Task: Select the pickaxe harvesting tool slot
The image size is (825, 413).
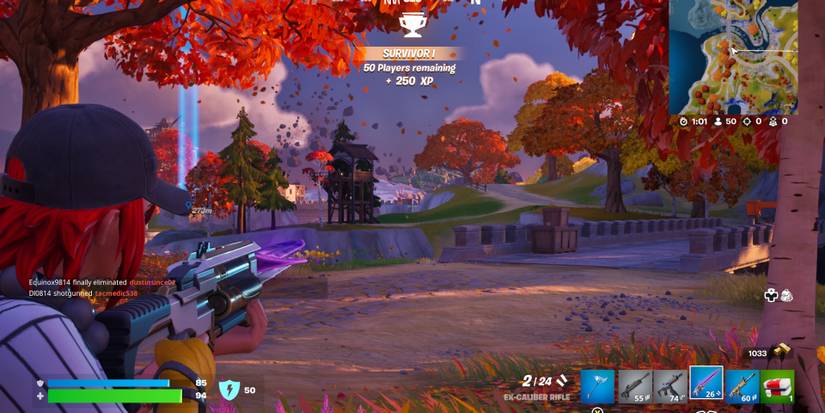Action: [598, 385]
